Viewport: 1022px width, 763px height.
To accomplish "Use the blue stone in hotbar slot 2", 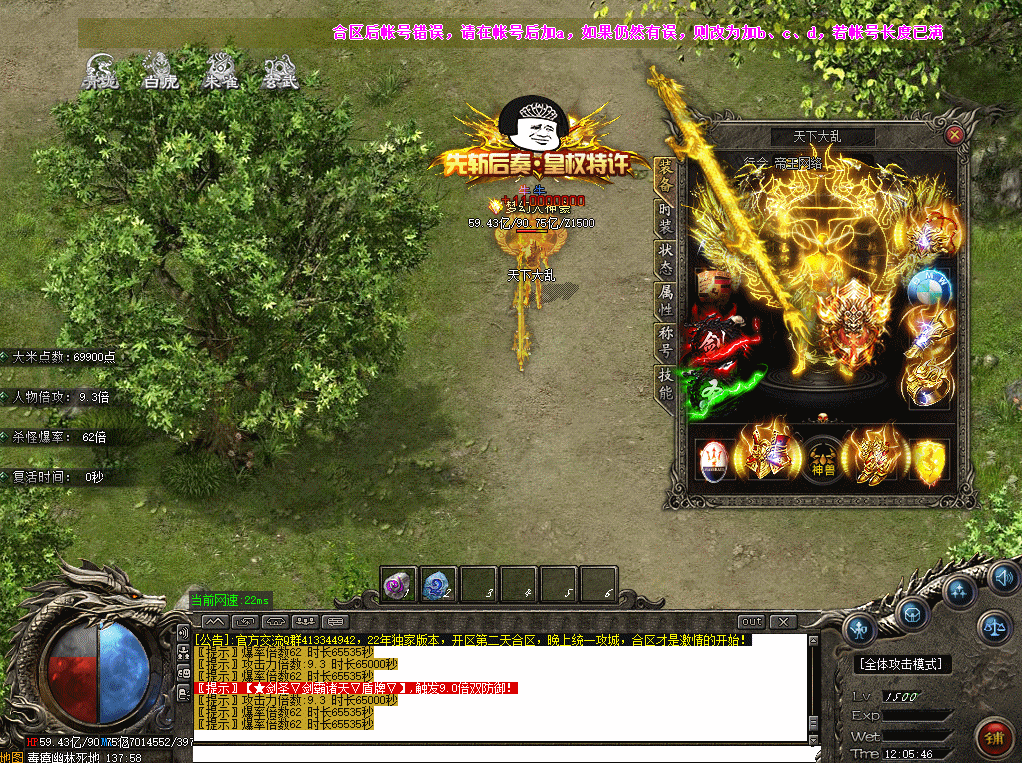I will [x=436, y=584].
